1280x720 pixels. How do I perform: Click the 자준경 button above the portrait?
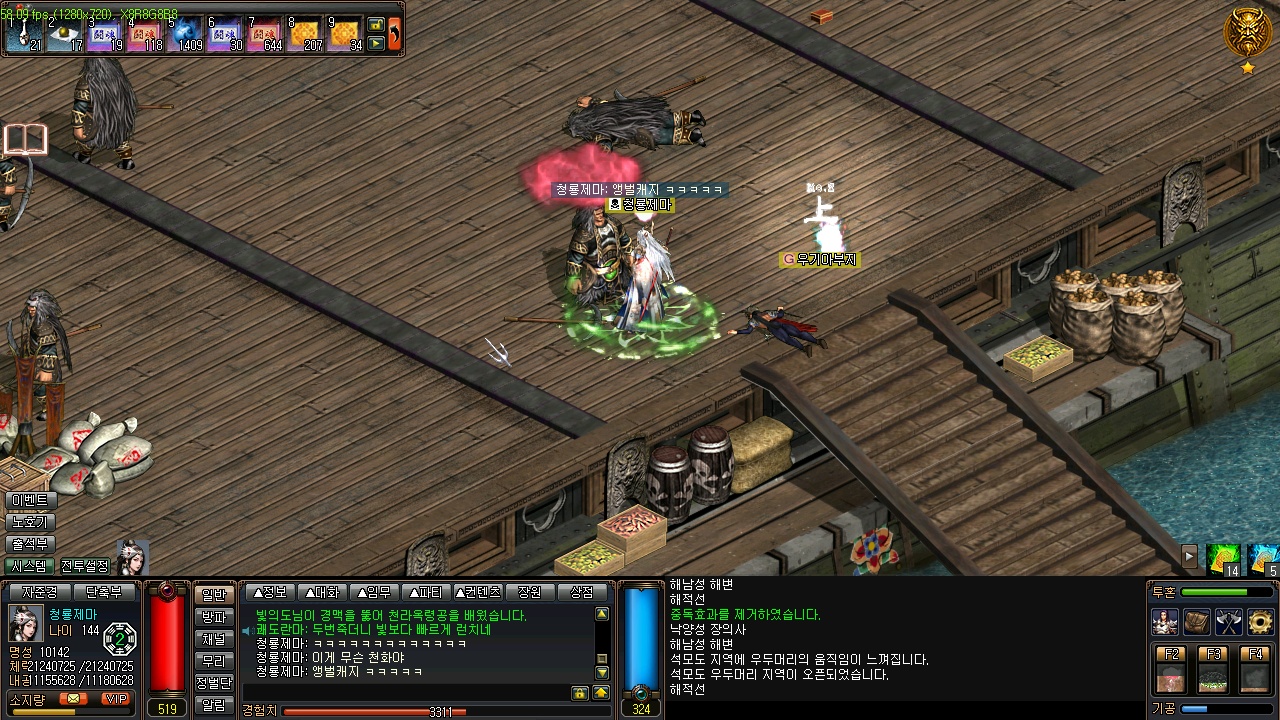tap(40, 592)
